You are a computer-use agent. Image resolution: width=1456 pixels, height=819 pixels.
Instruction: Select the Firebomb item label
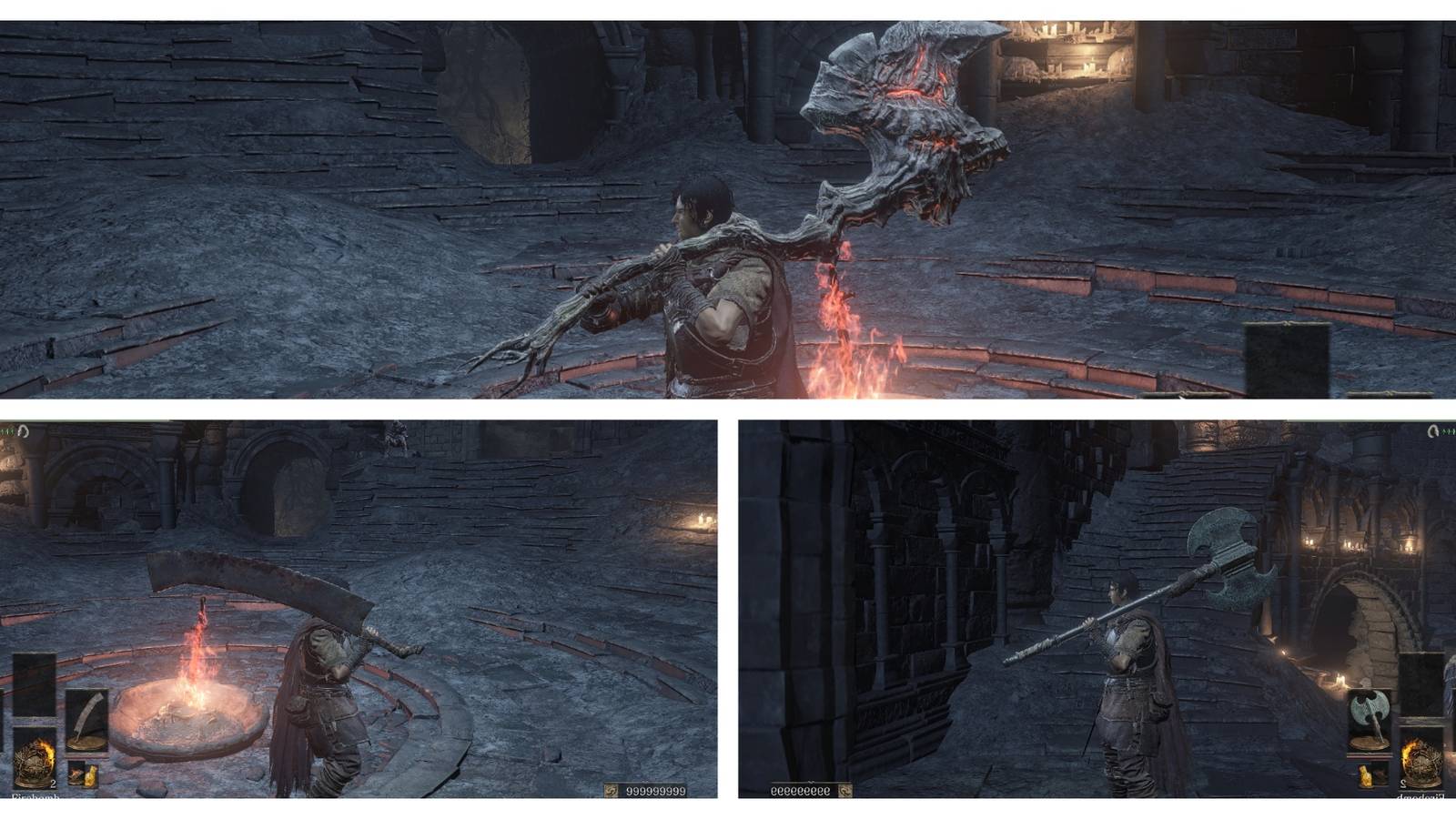coord(36,798)
